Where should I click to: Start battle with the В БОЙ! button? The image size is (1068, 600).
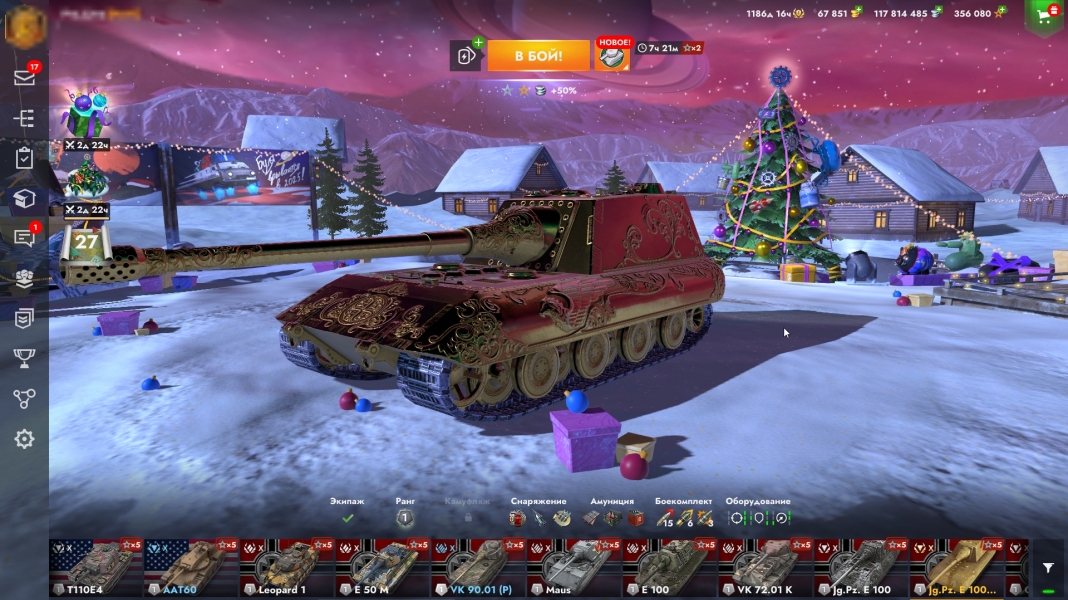click(539, 56)
